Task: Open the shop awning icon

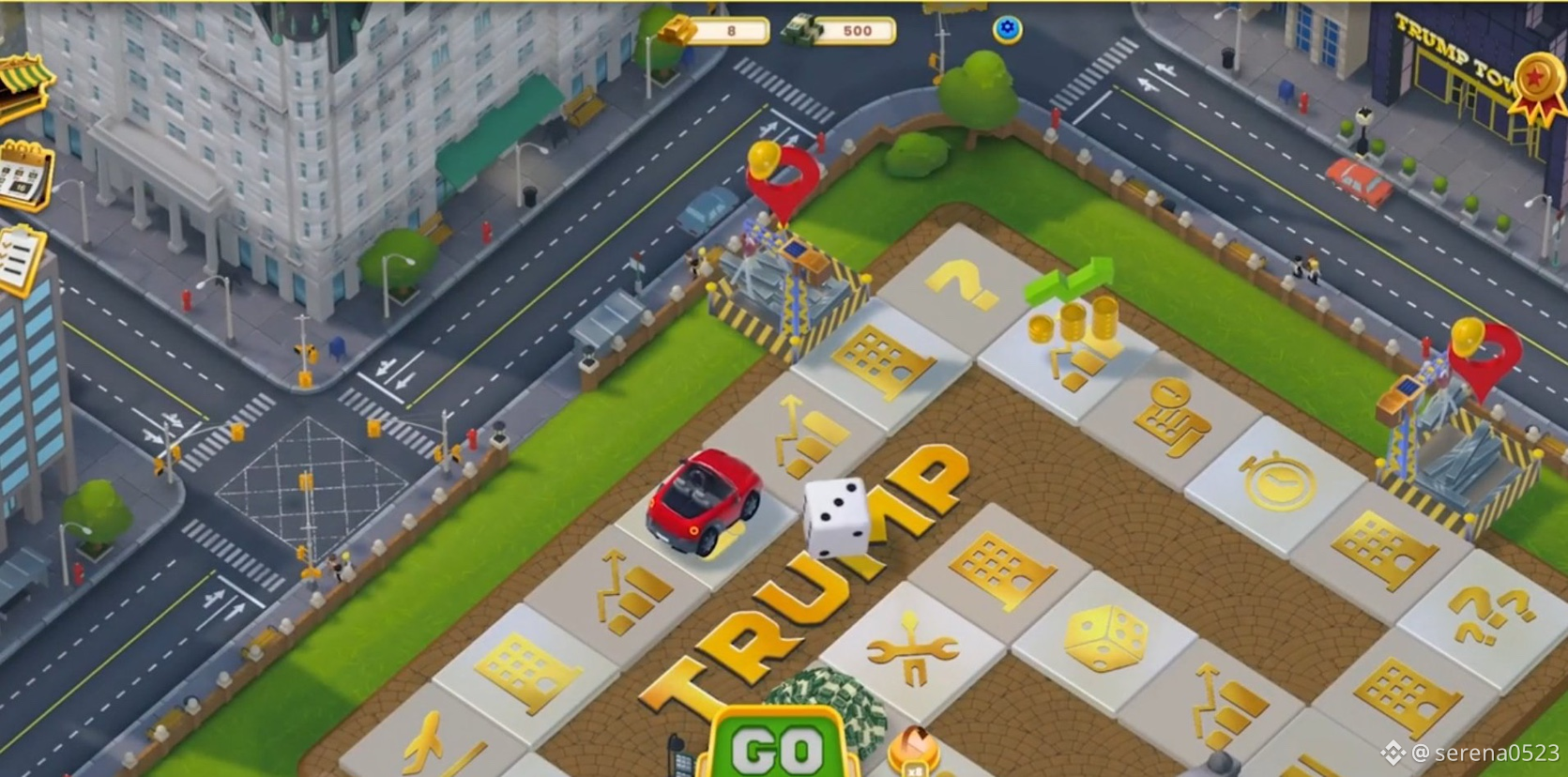Action: point(23,86)
